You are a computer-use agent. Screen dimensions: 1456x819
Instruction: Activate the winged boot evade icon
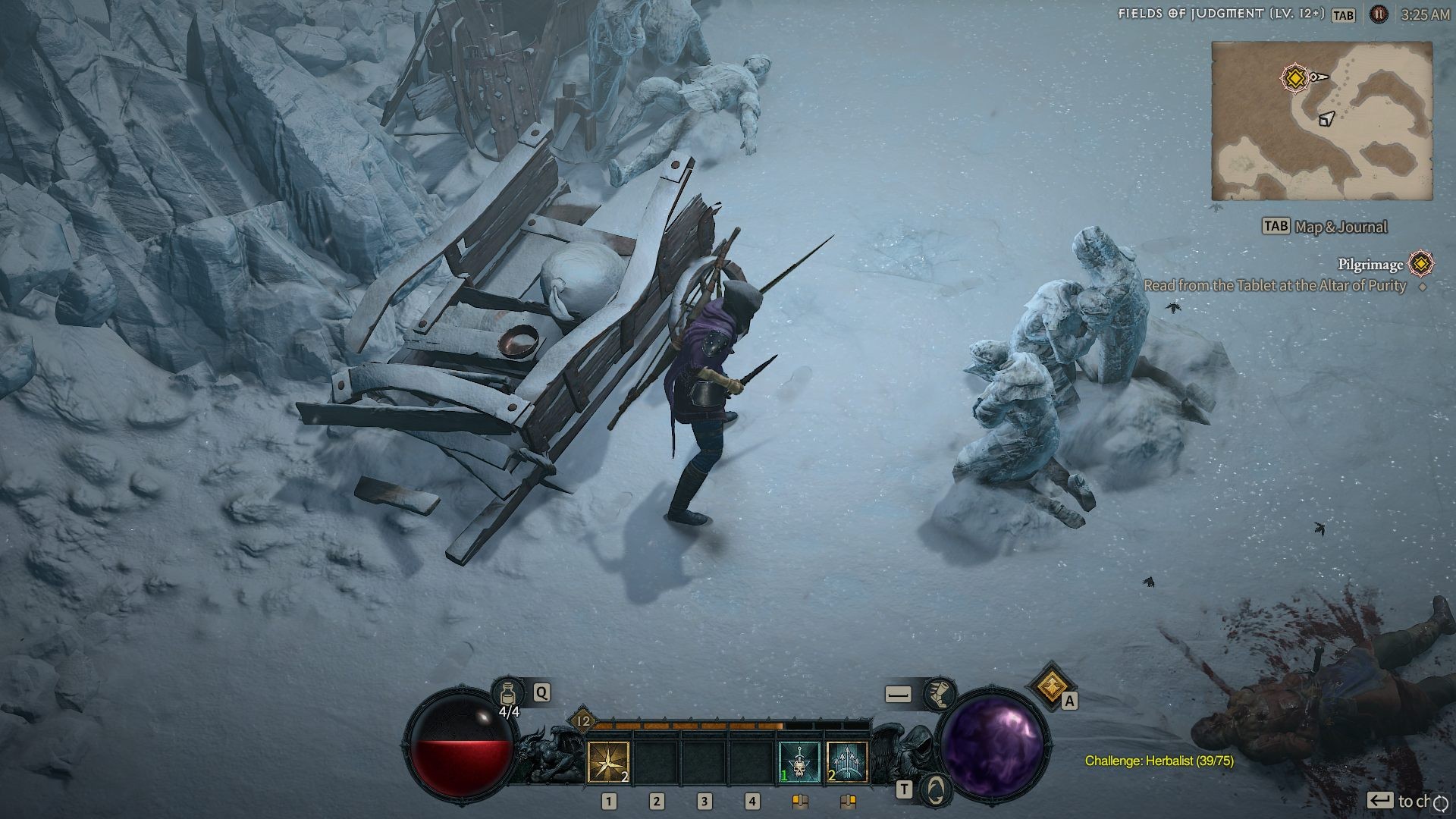pyautogui.click(x=940, y=693)
